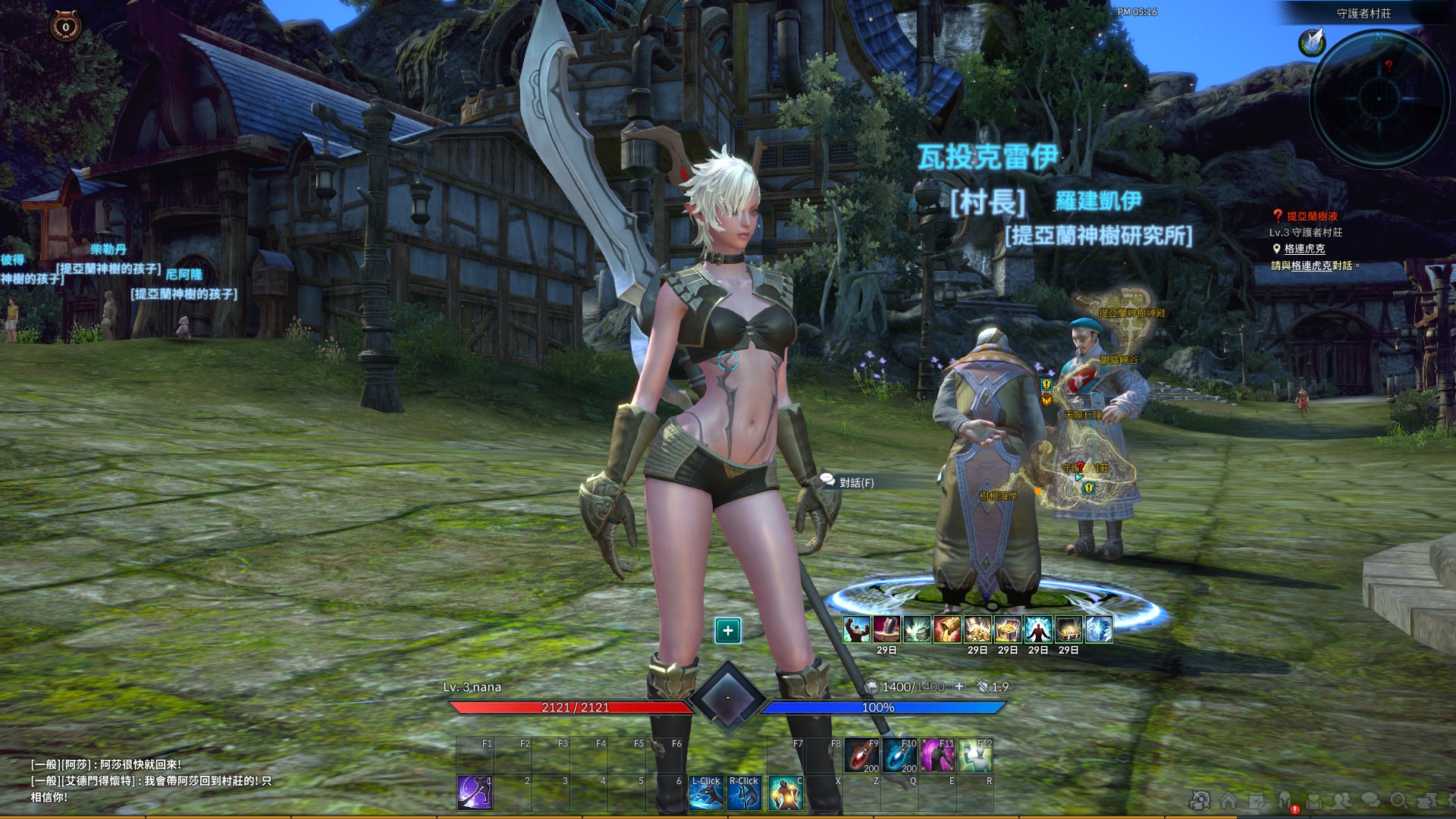Use the blue mana potion on F10
This screenshot has width=1456, height=819.
tap(899, 755)
